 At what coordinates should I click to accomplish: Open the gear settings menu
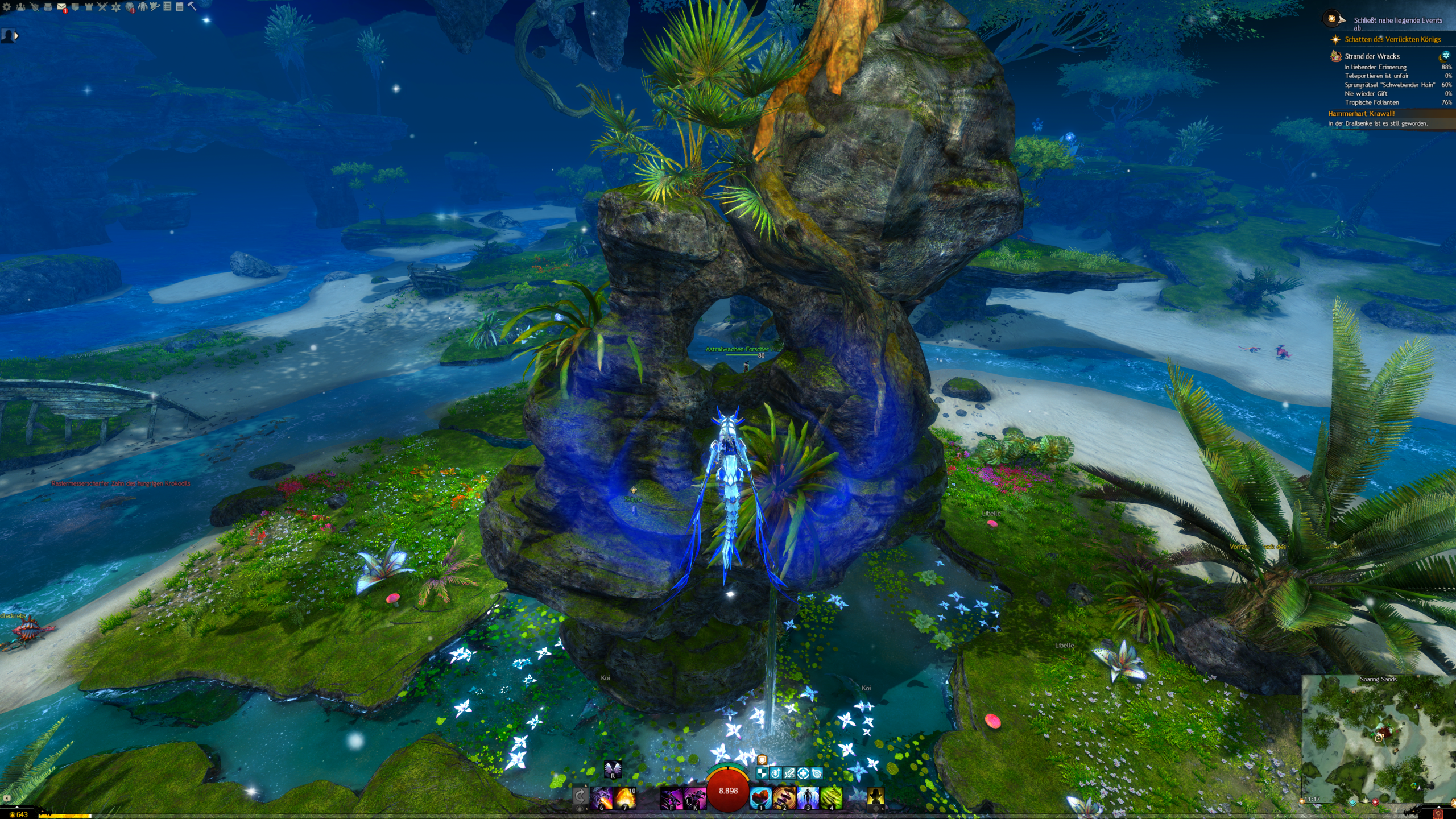coord(7,7)
